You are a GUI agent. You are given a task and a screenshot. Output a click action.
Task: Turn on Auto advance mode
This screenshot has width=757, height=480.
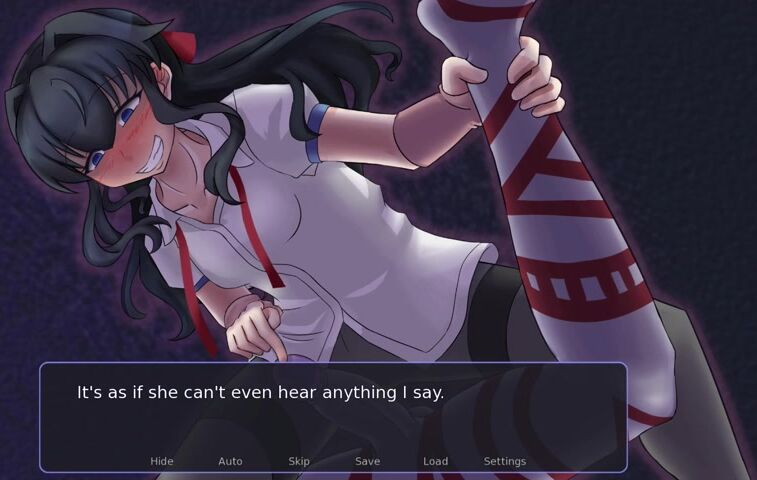click(230, 461)
